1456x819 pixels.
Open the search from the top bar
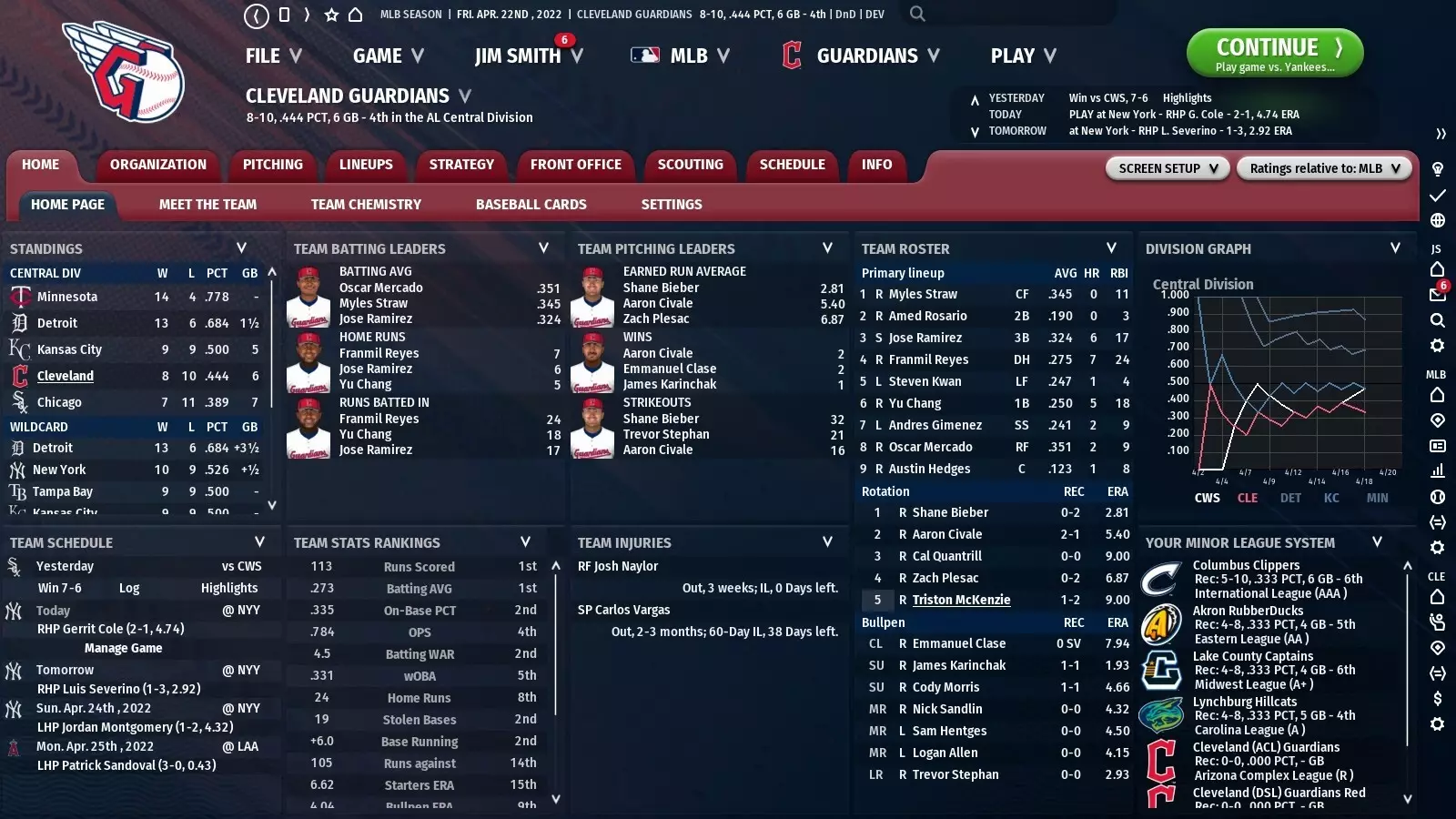pyautogui.click(x=917, y=14)
